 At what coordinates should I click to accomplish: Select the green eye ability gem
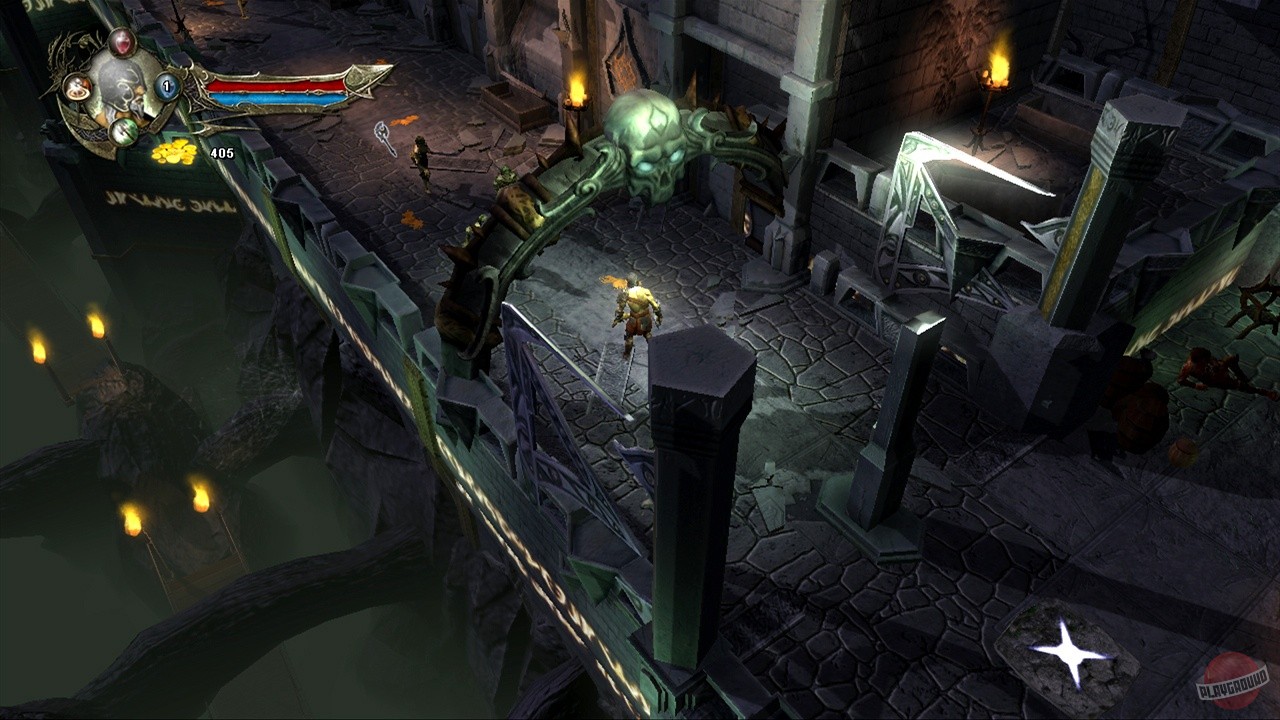[x=122, y=131]
